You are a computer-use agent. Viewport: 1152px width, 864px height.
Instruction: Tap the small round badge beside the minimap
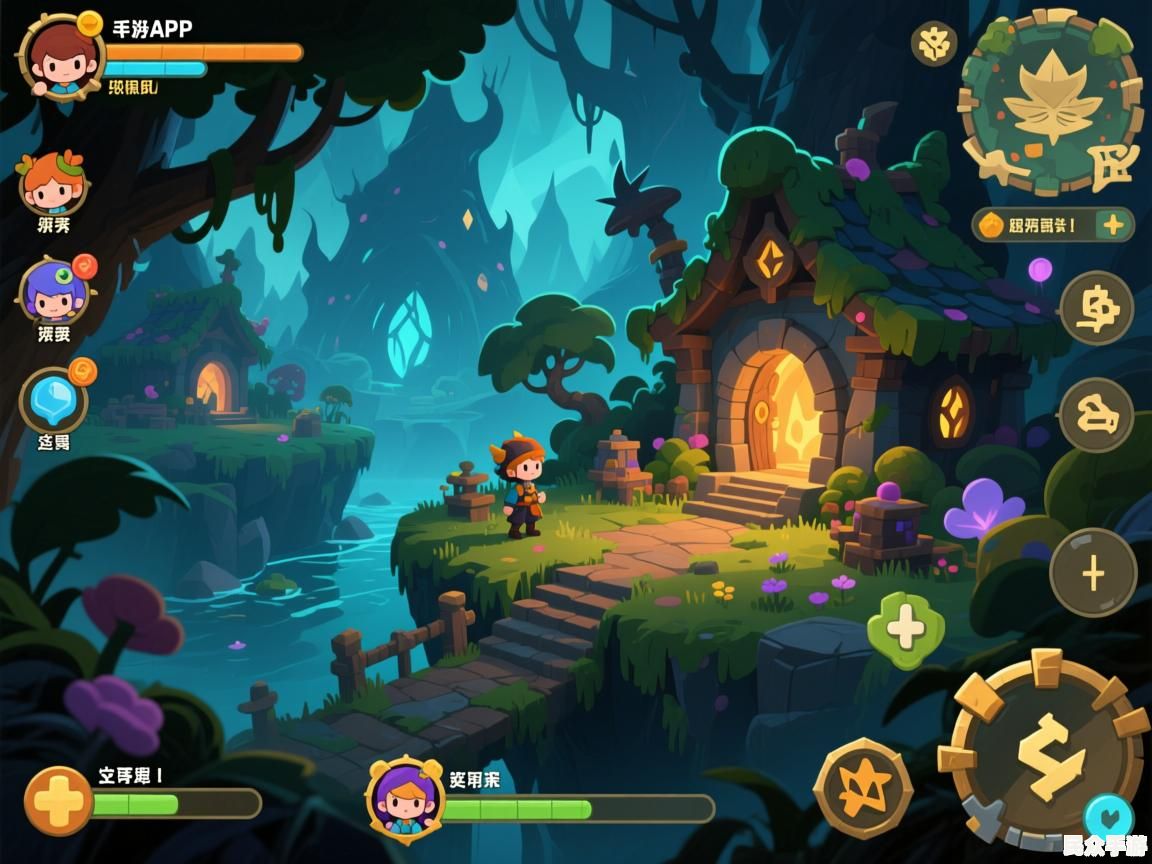934,44
